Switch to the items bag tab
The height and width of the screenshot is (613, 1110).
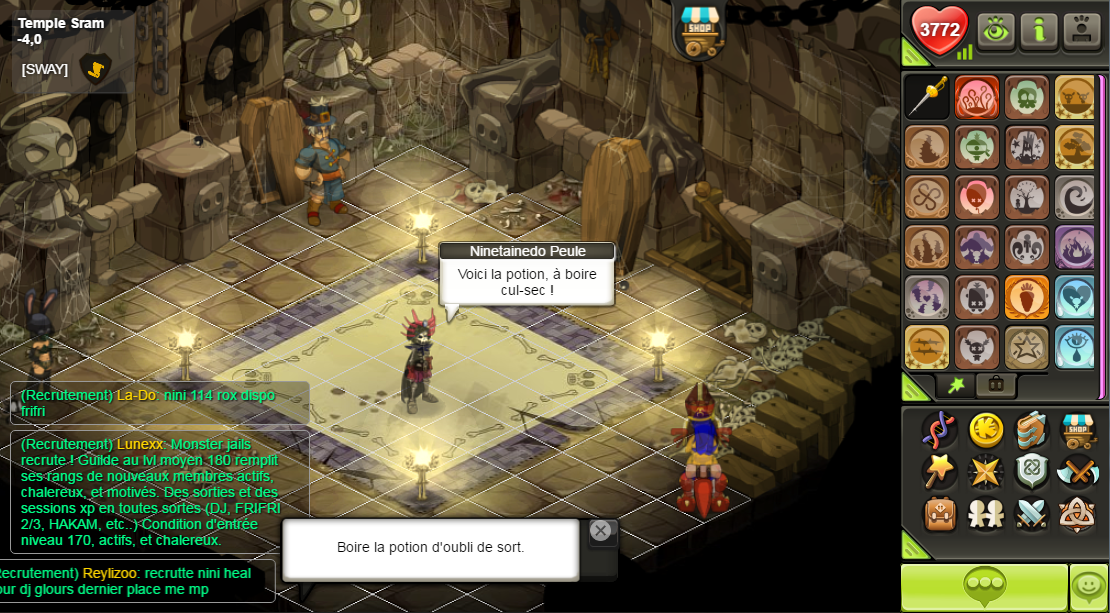[997, 385]
